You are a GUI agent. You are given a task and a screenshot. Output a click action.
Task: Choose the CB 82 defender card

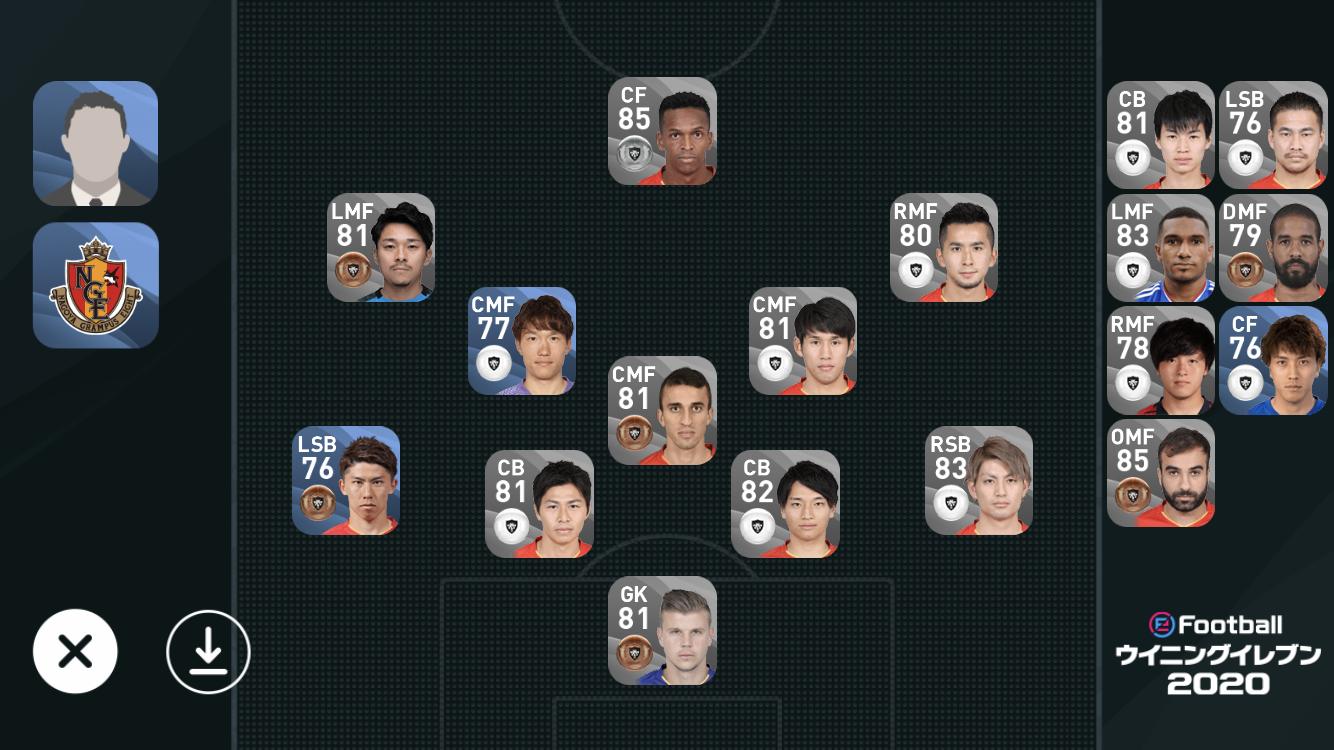785,504
